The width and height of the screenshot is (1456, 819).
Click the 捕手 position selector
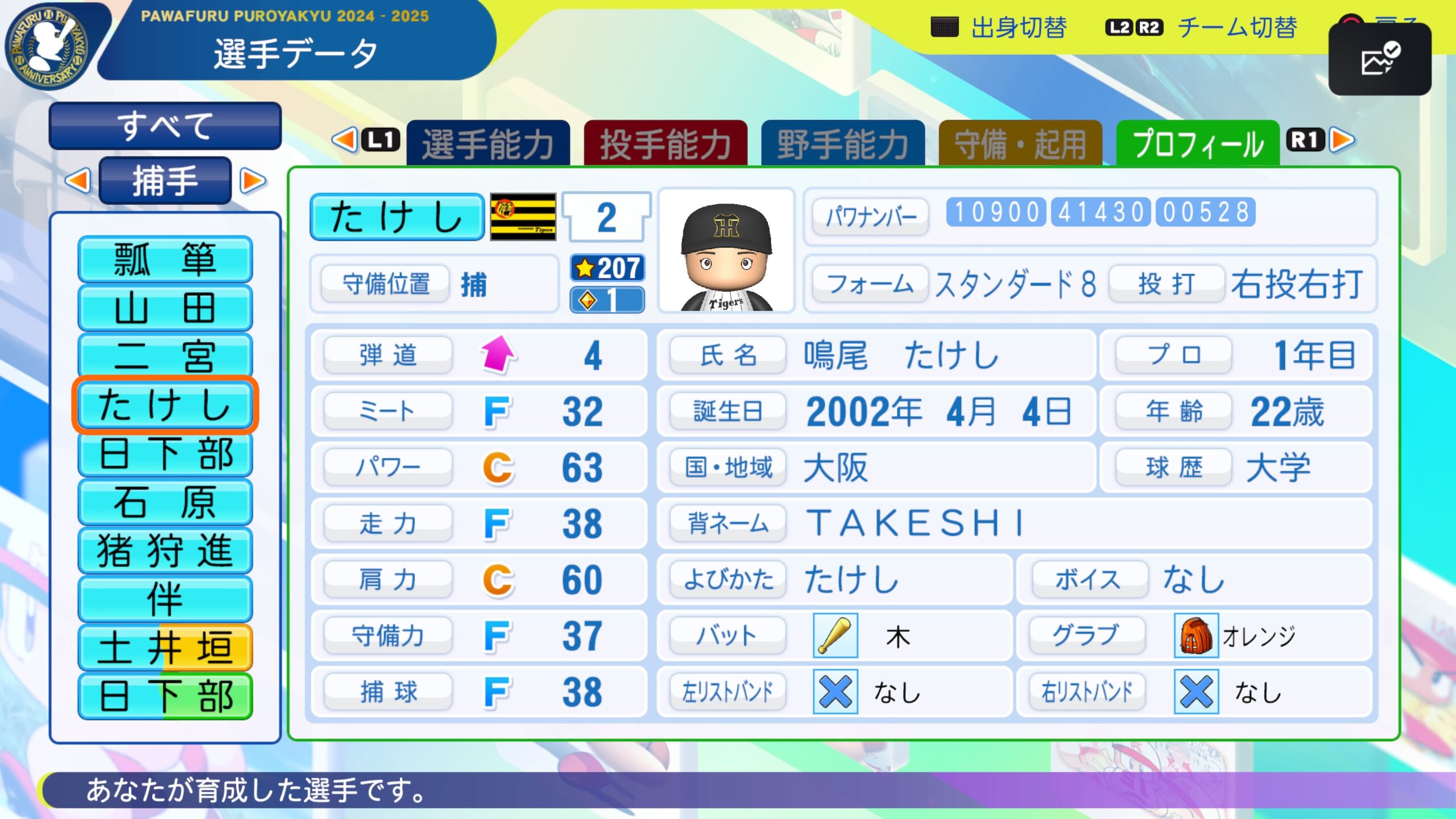tap(165, 181)
